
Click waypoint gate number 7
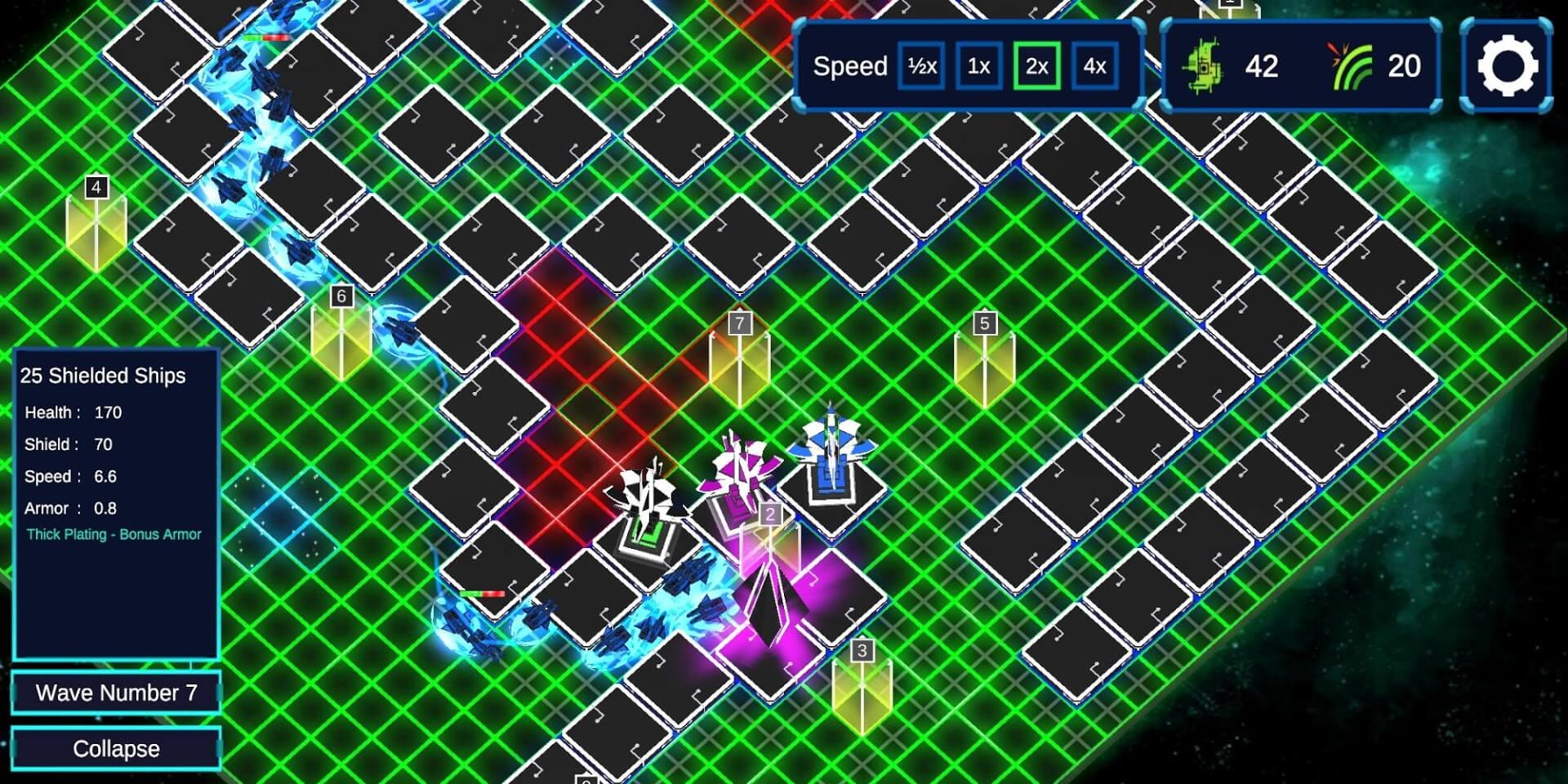click(x=739, y=359)
